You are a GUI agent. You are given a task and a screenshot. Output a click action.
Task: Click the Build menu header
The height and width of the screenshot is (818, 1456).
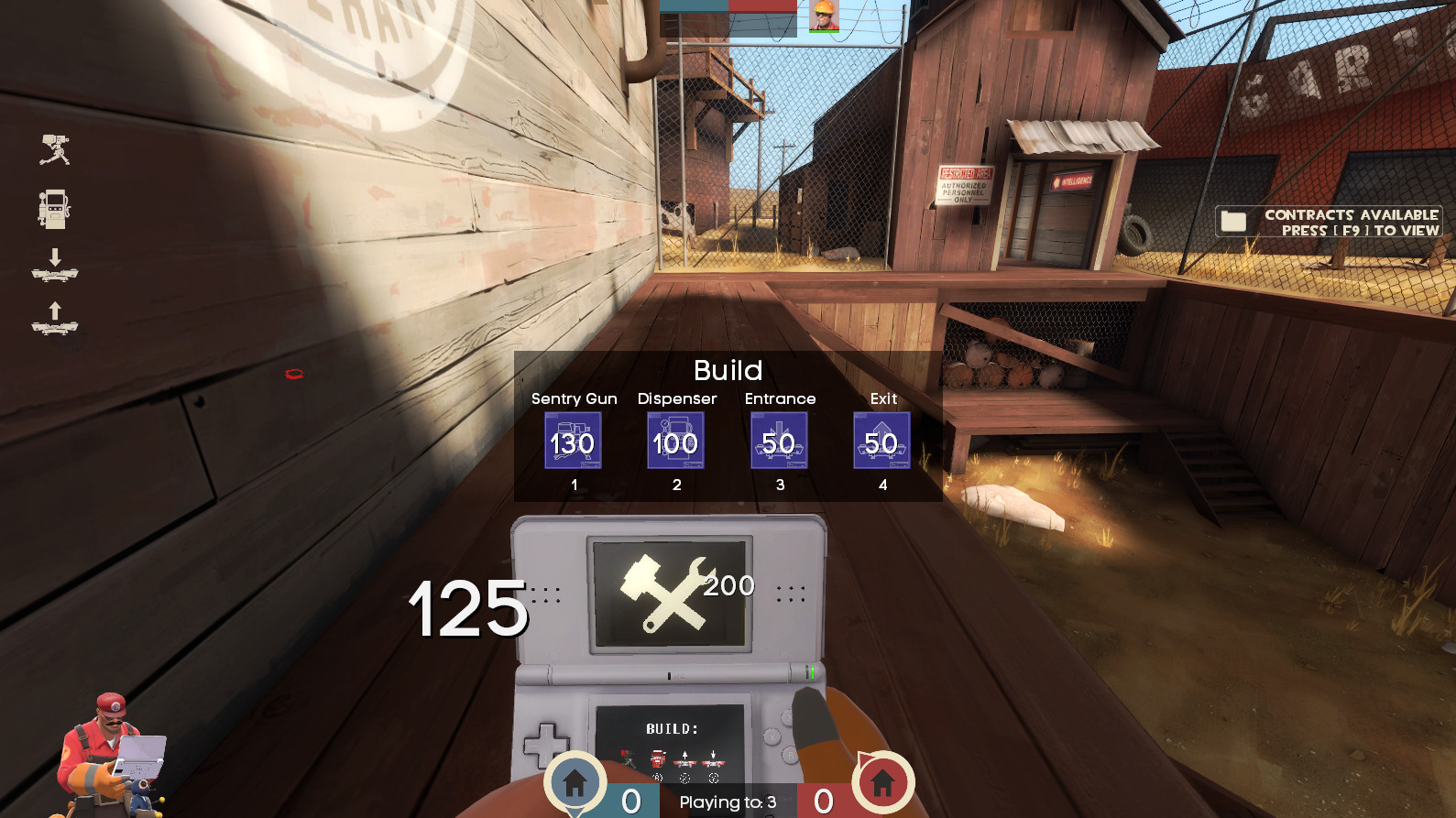728,370
